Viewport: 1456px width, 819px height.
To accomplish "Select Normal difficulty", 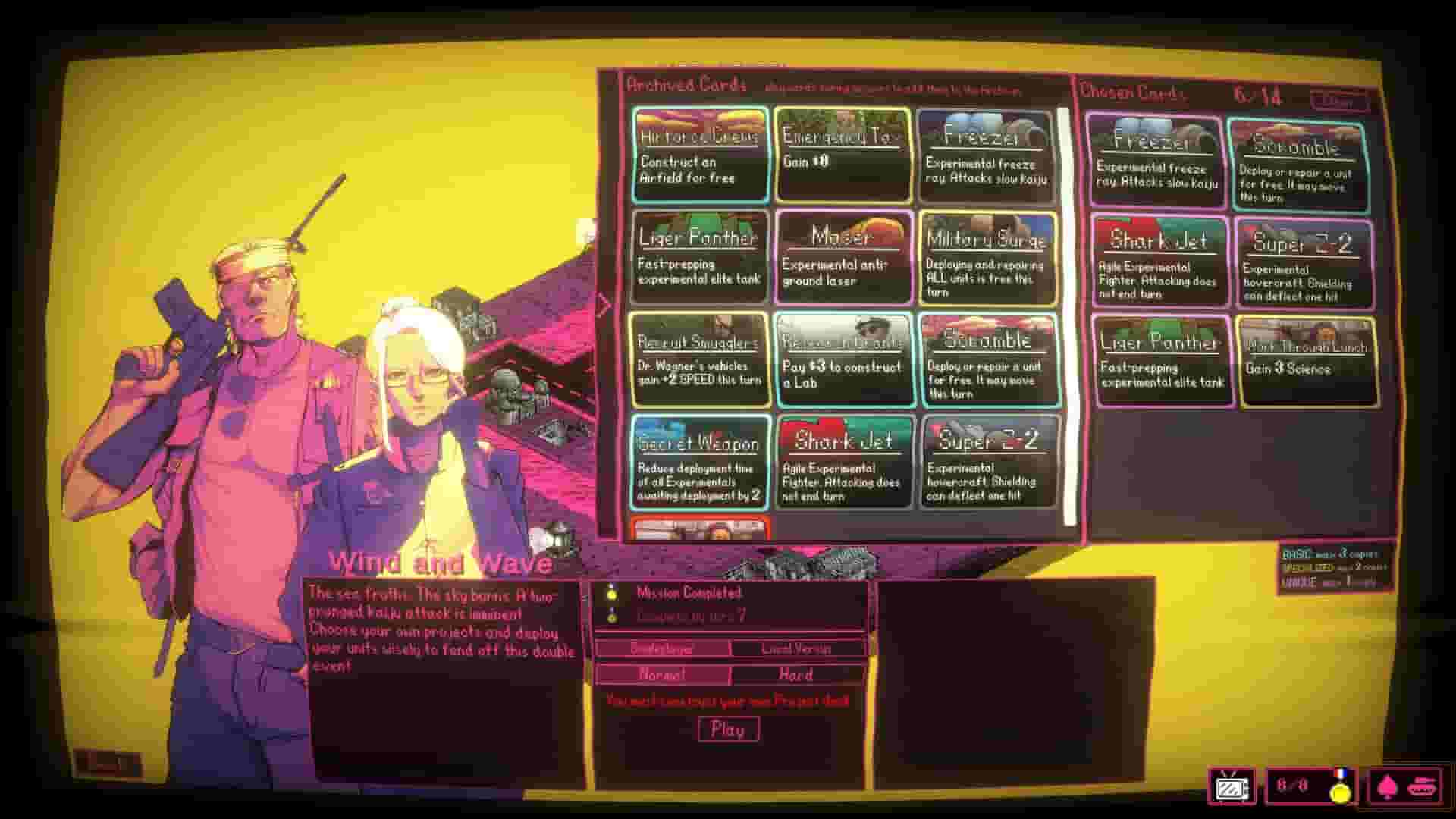I will click(x=663, y=674).
